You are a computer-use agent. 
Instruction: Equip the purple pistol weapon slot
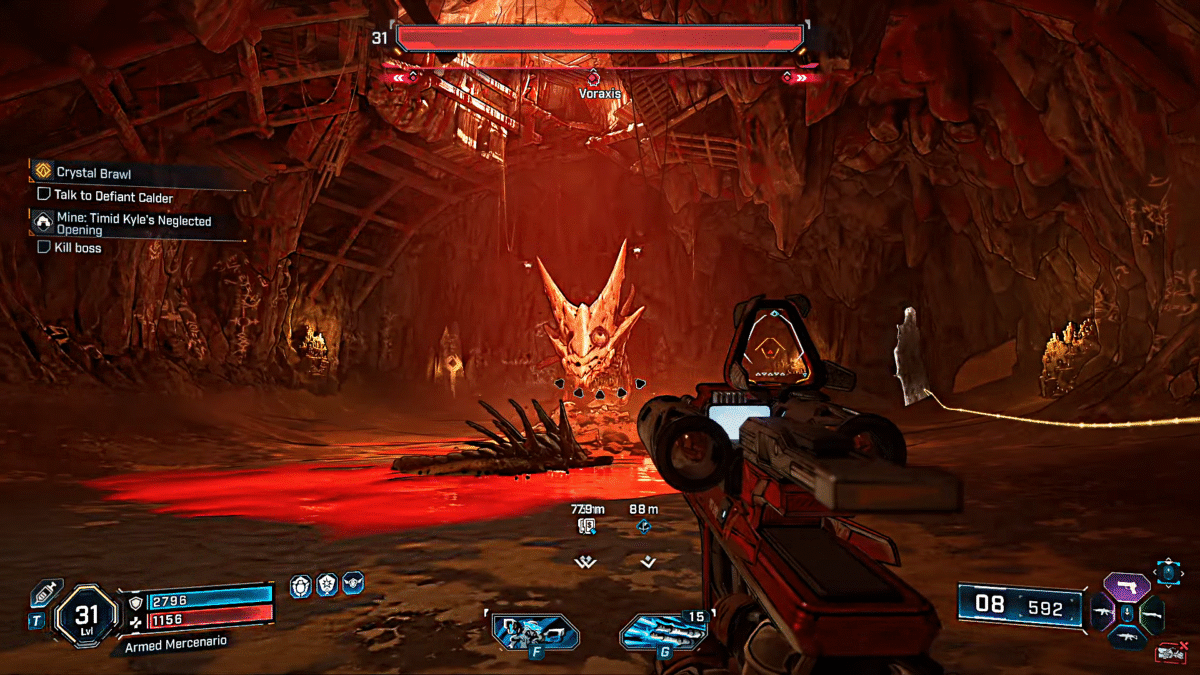(x=1128, y=587)
